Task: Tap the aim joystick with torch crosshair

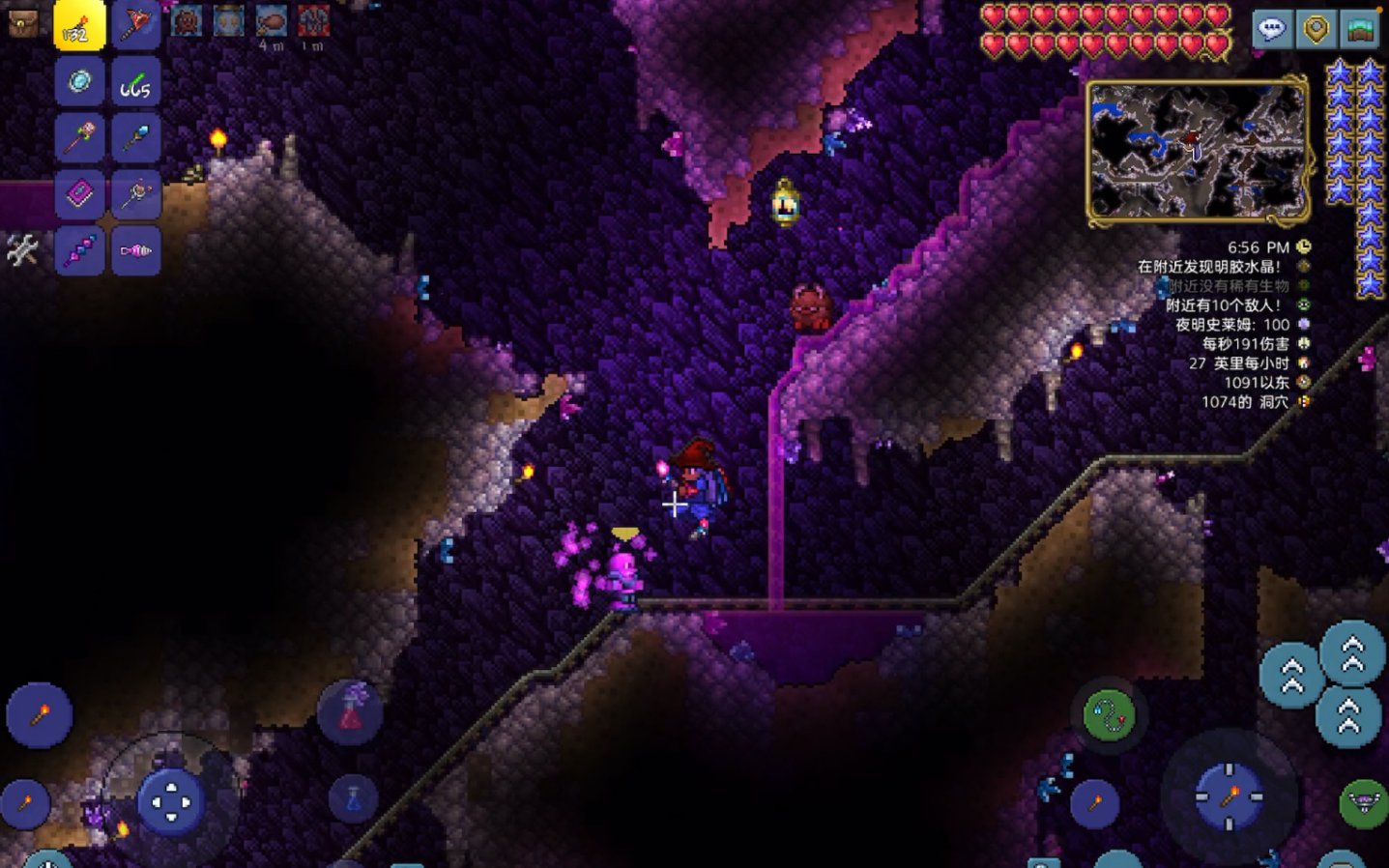Action: [x=1229, y=797]
